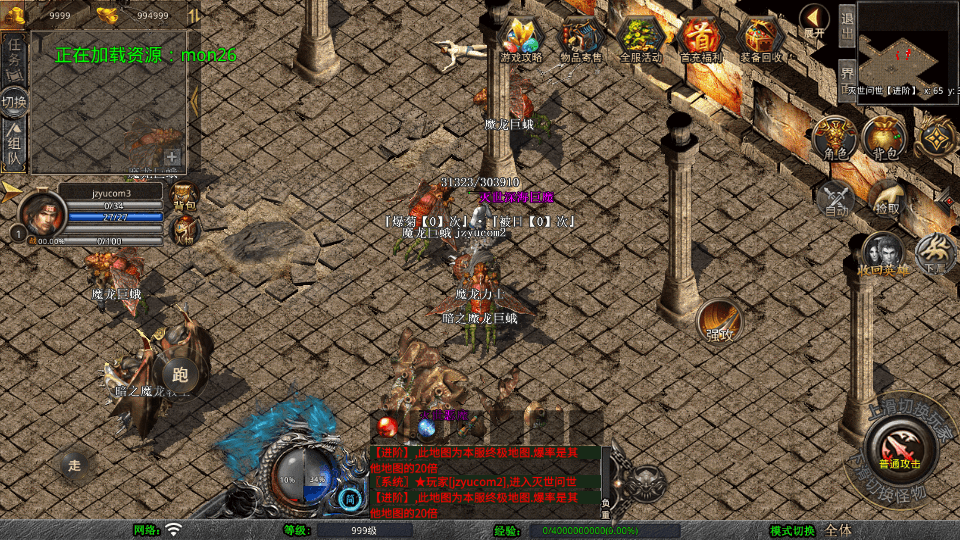This screenshot has height=540, width=960.
Task: Open the 全服活动 server events icon
Action: (x=641, y=39)
